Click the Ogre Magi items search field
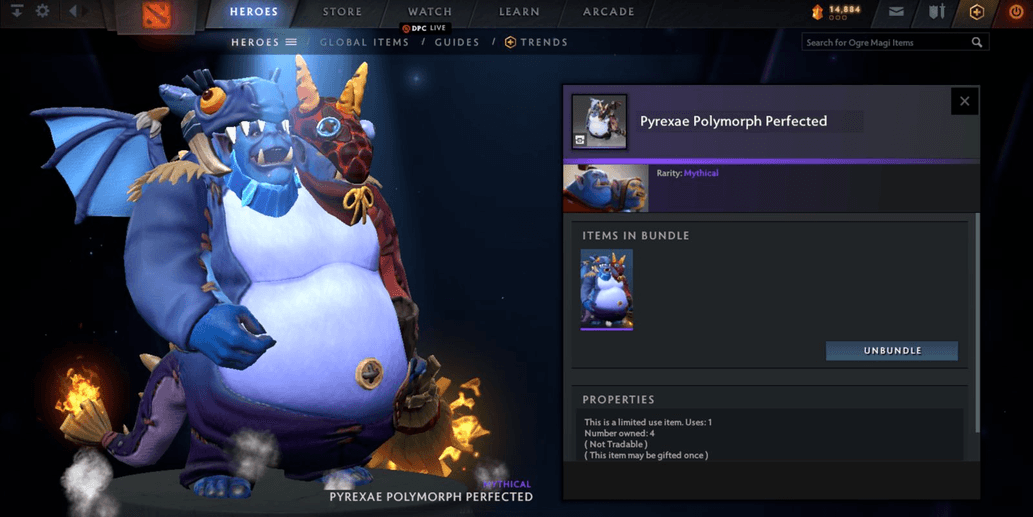1033x517 pixels. [886, 42]
